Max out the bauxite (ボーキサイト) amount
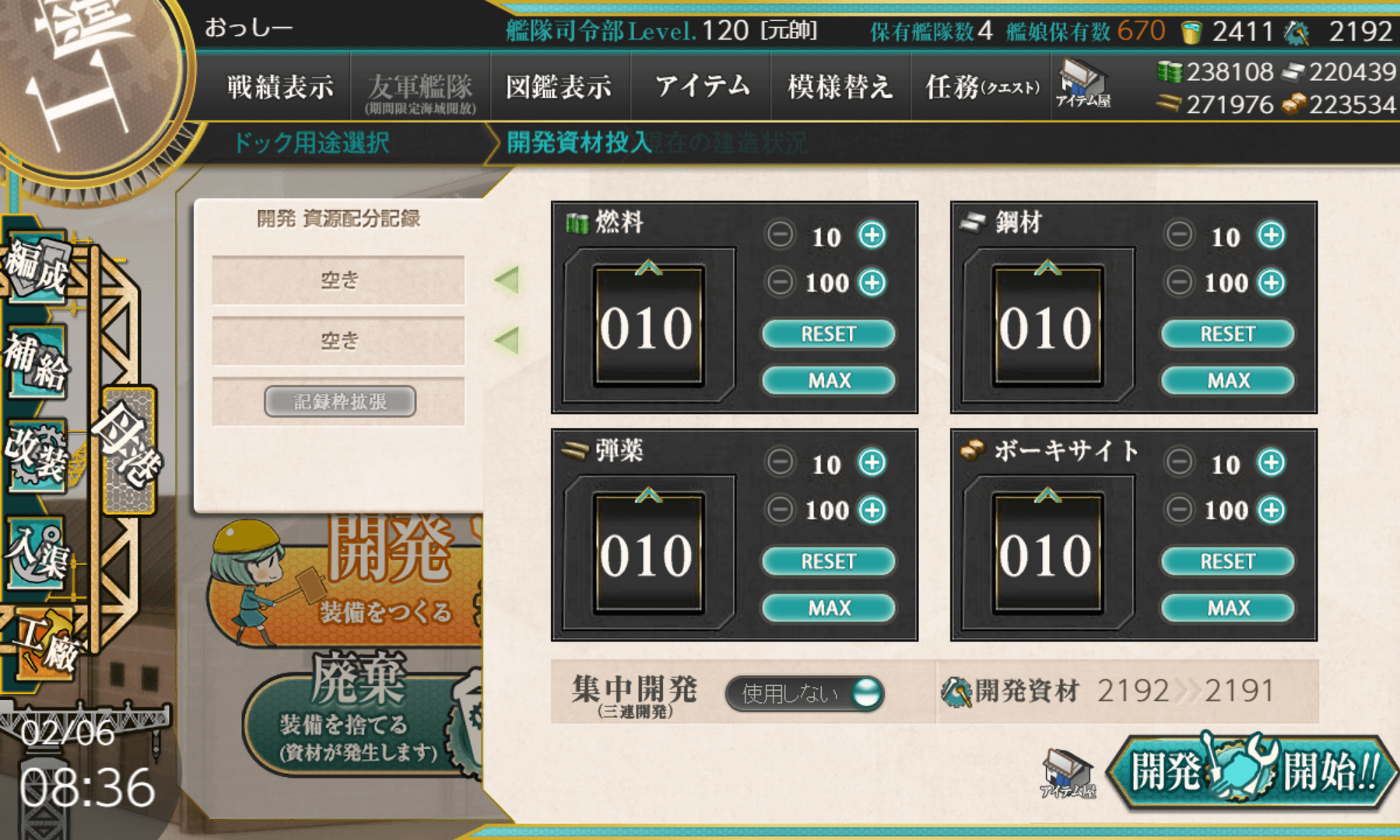The image size is (1400, 840). (1227, 607)
